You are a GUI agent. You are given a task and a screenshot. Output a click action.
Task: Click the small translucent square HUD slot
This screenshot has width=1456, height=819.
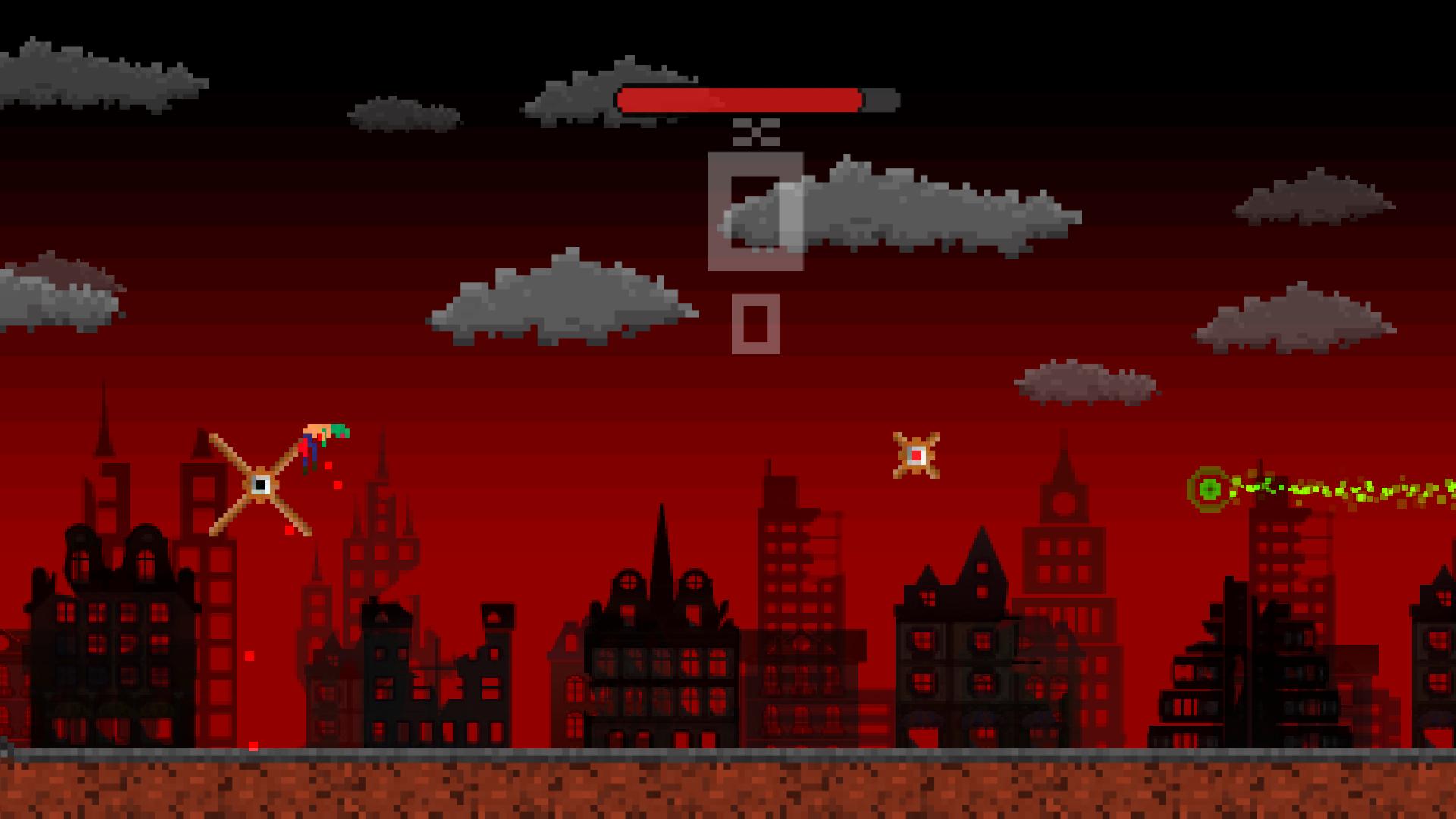coord(755,325)
